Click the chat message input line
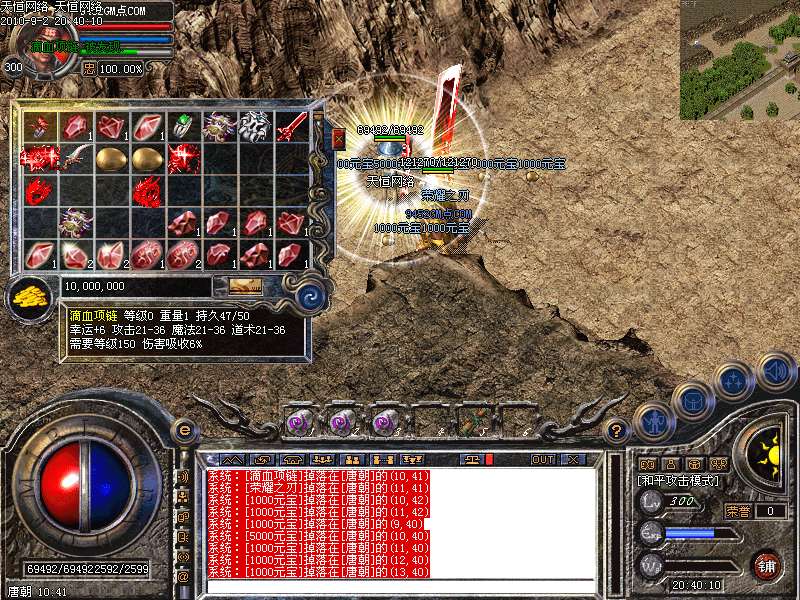The height and width of the screenshot is (600, 800). (400, 588)
